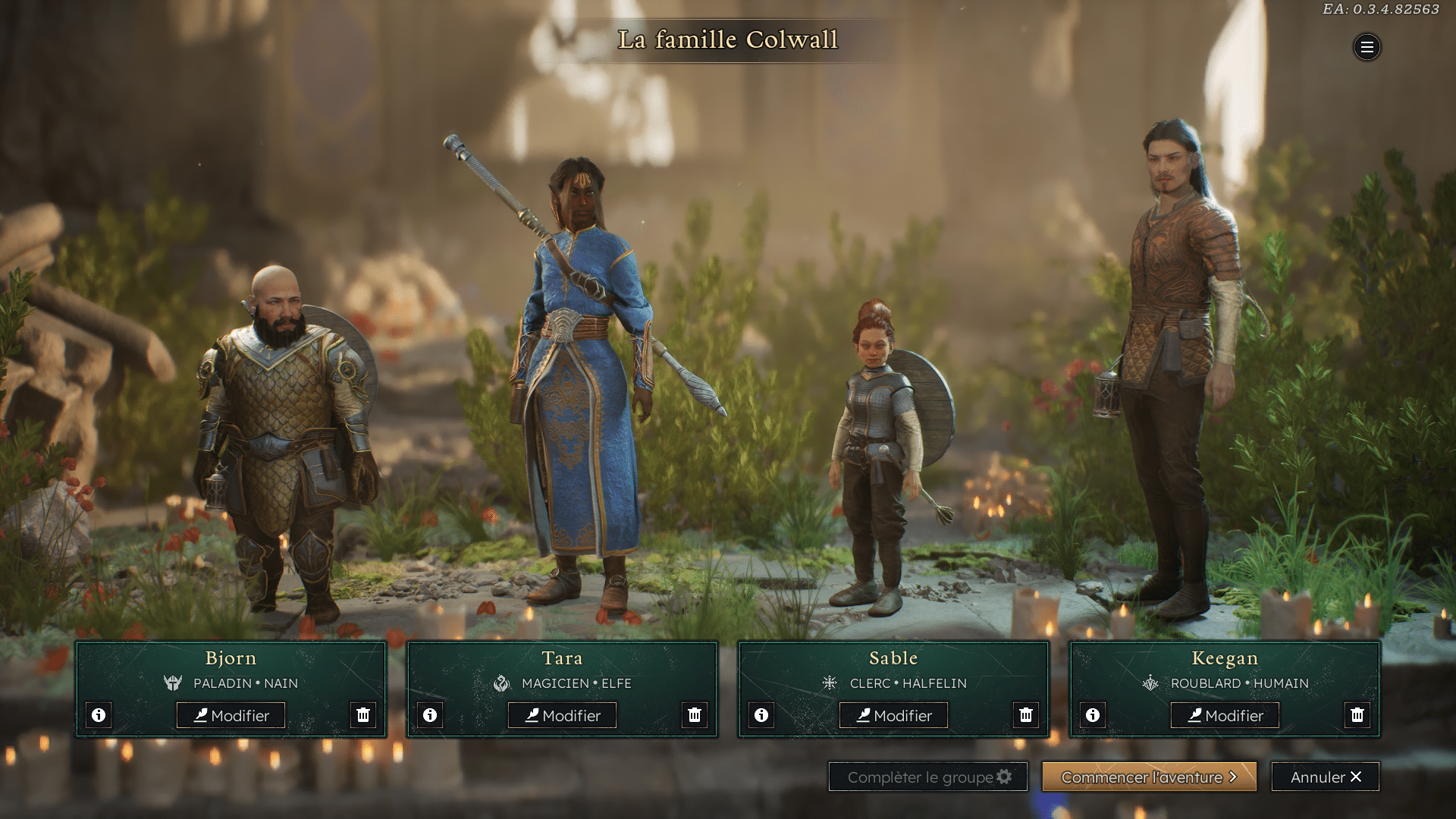
Task: Delete Sable using the trash icon
Action: coord(1026,714)
